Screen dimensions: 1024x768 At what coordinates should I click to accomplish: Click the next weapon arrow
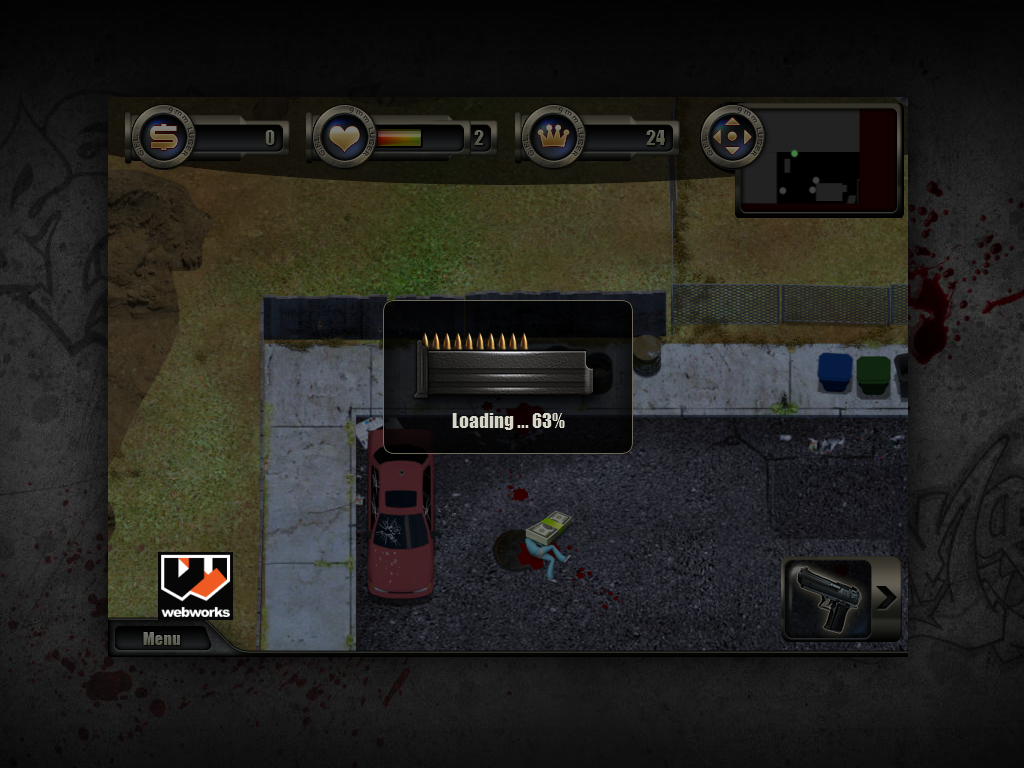(886, 598)
